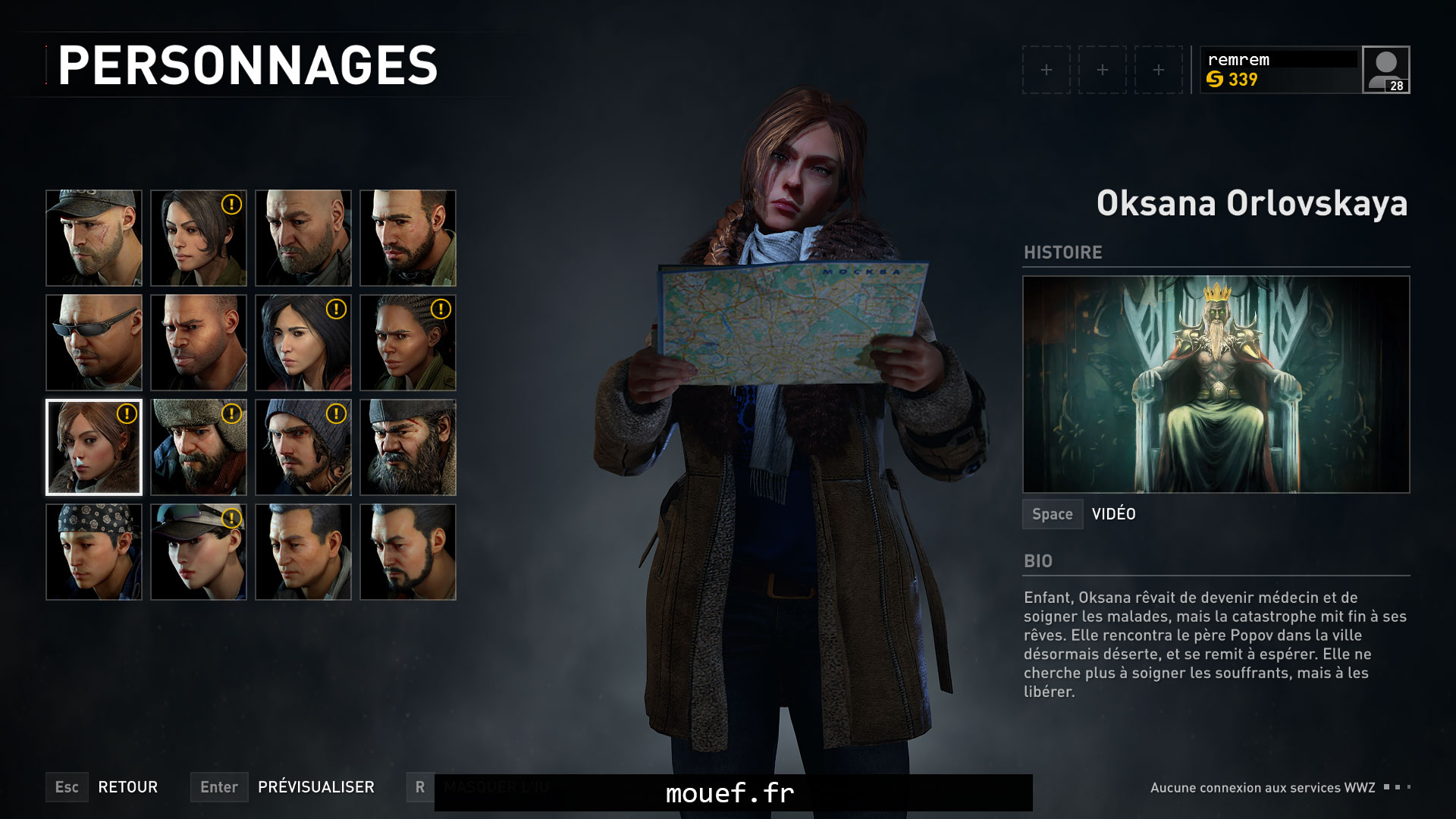Expand the second empty squad slot
Image resolution: width=1456 pixels, height=819 pixels.
tap(1103, 71)
